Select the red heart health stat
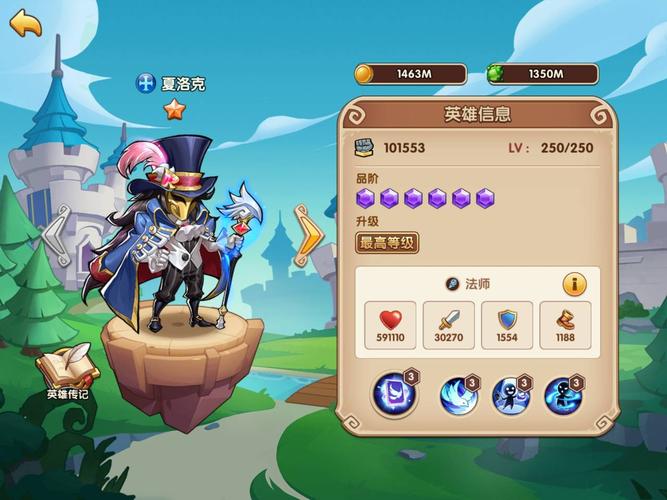The height and width of the screenshot is (500, 667). click(x=391, y=326)
